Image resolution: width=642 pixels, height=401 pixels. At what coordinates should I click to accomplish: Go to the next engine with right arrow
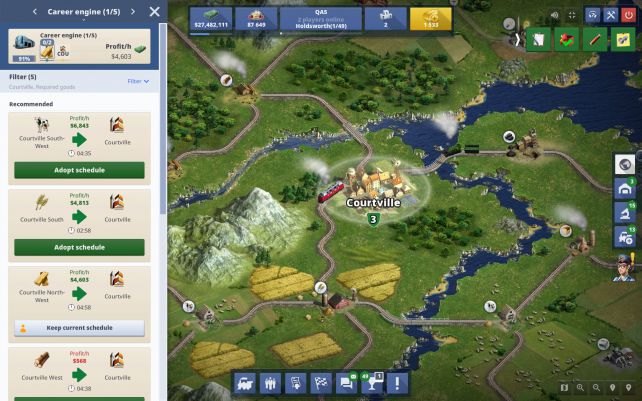[132, 12]
